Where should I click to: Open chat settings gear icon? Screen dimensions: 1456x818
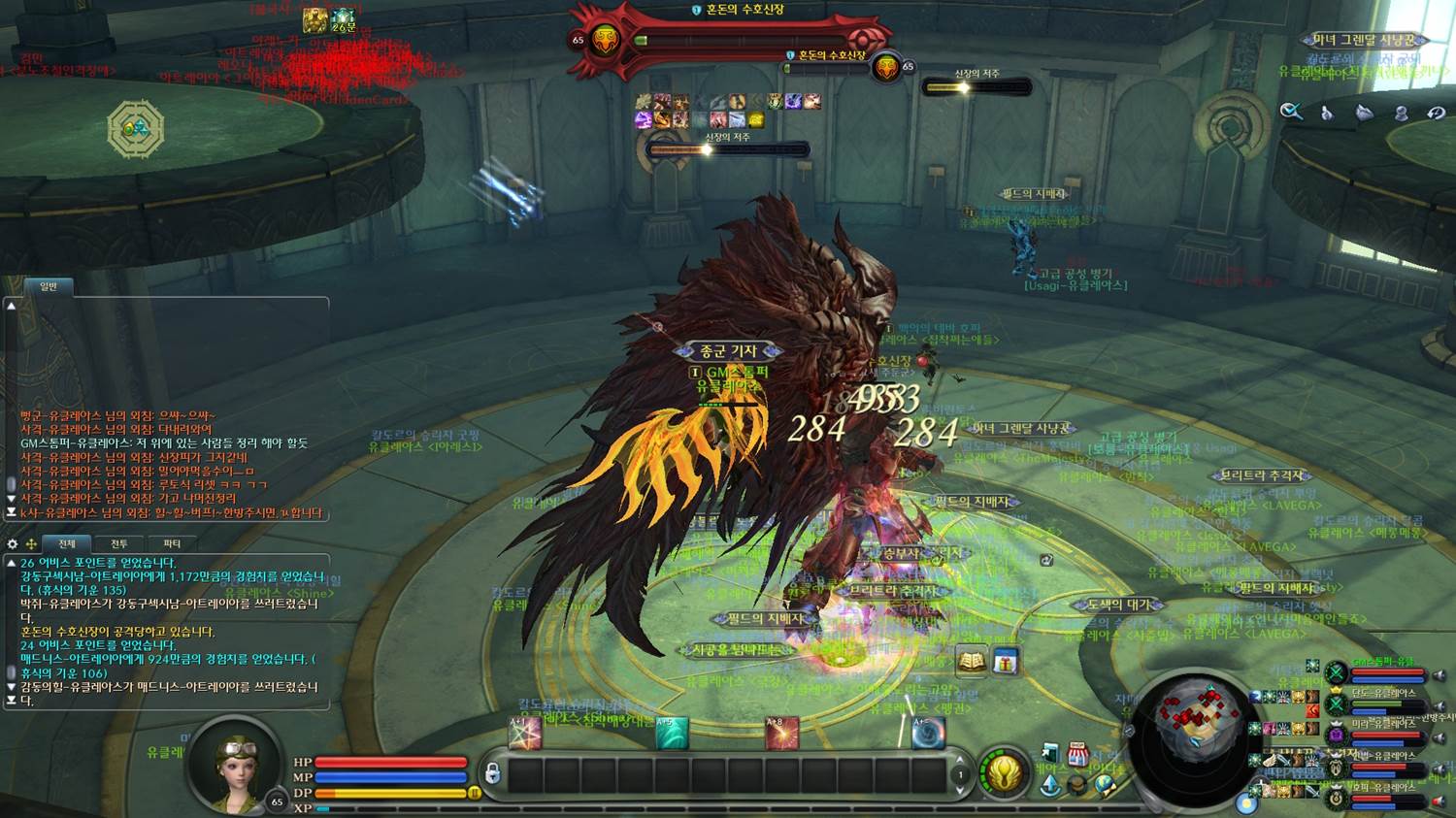[13, 544]
